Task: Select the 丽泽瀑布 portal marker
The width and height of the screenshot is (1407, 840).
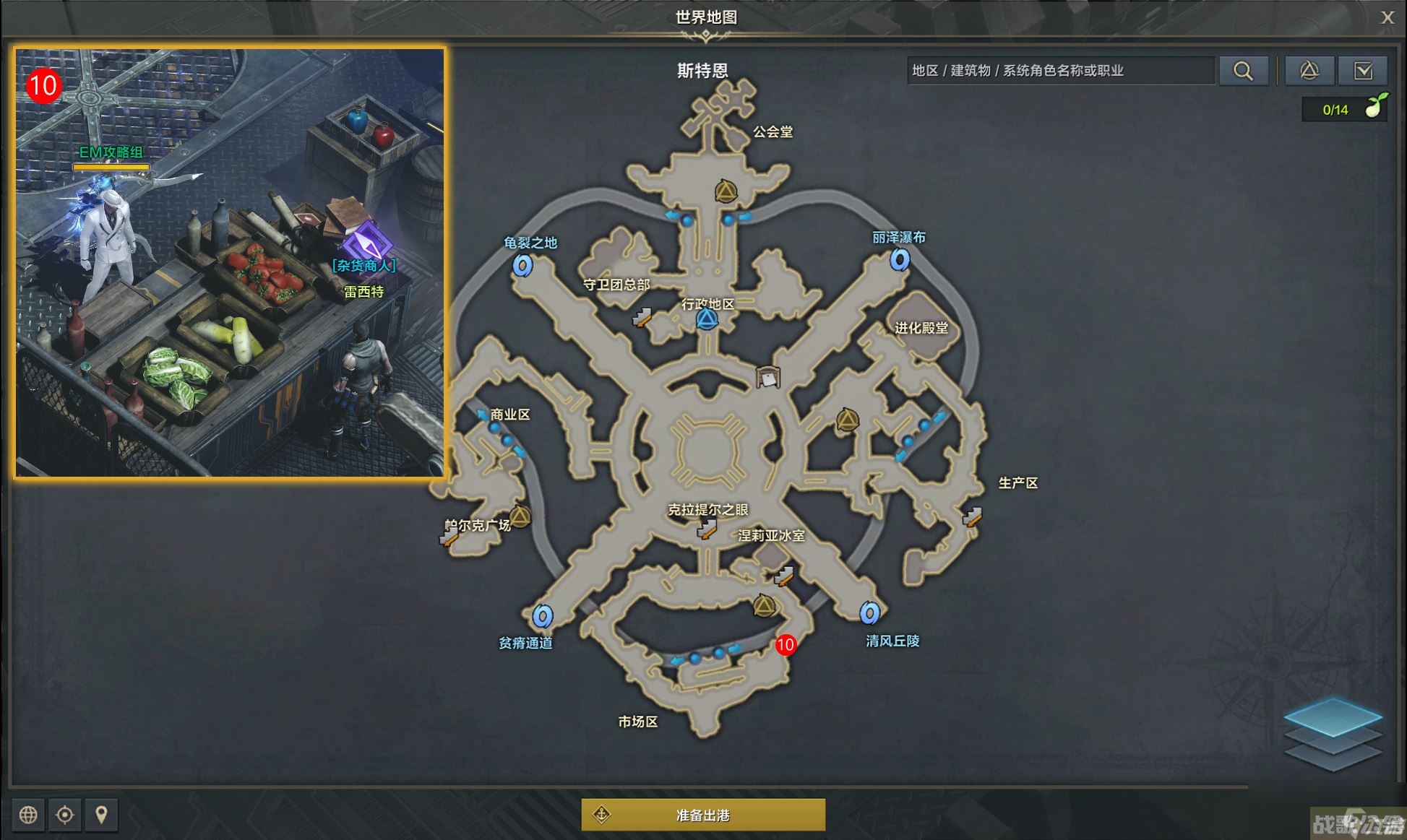Action: click(899, 259)
